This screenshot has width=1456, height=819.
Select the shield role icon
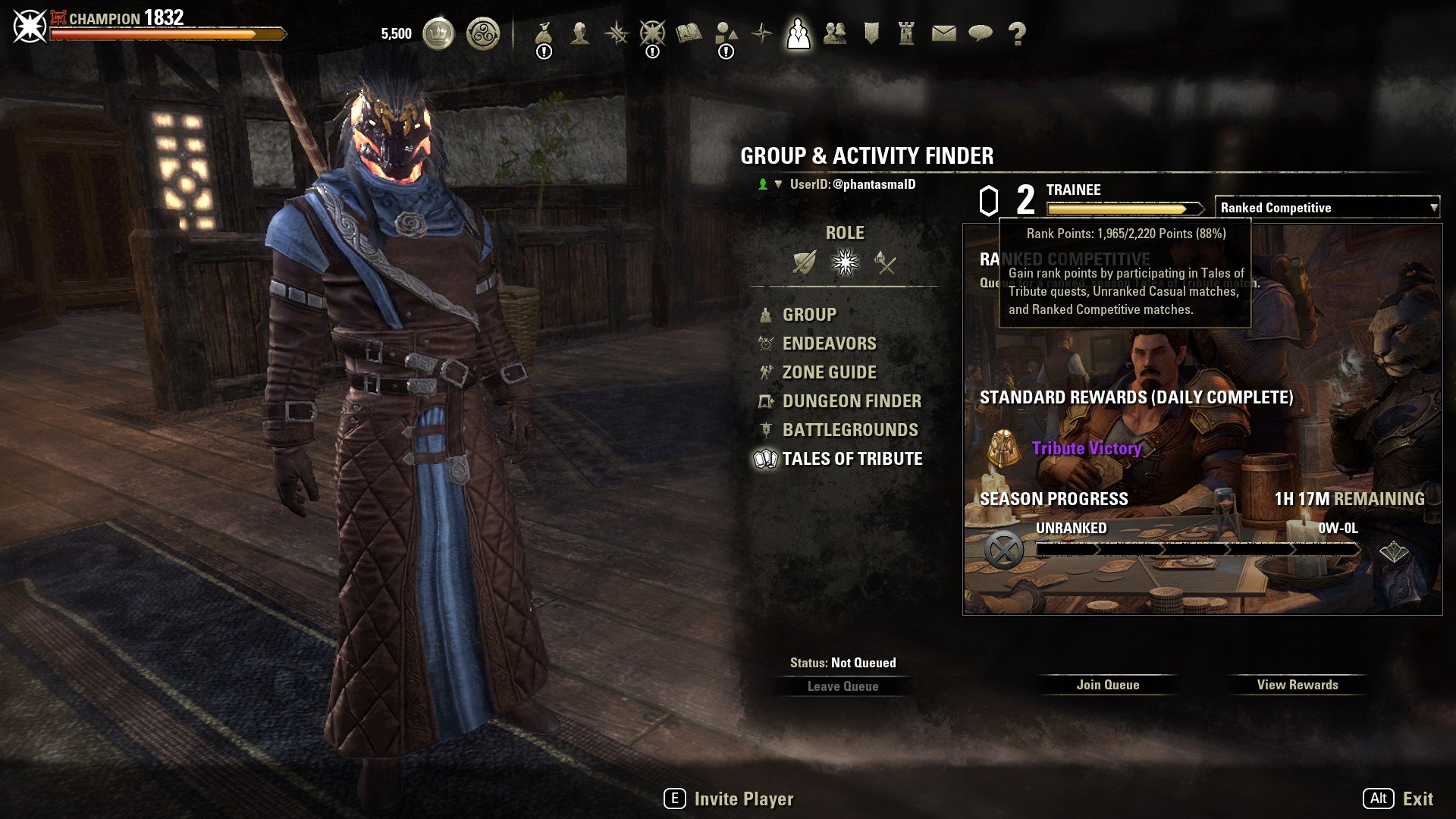[804, 262]
